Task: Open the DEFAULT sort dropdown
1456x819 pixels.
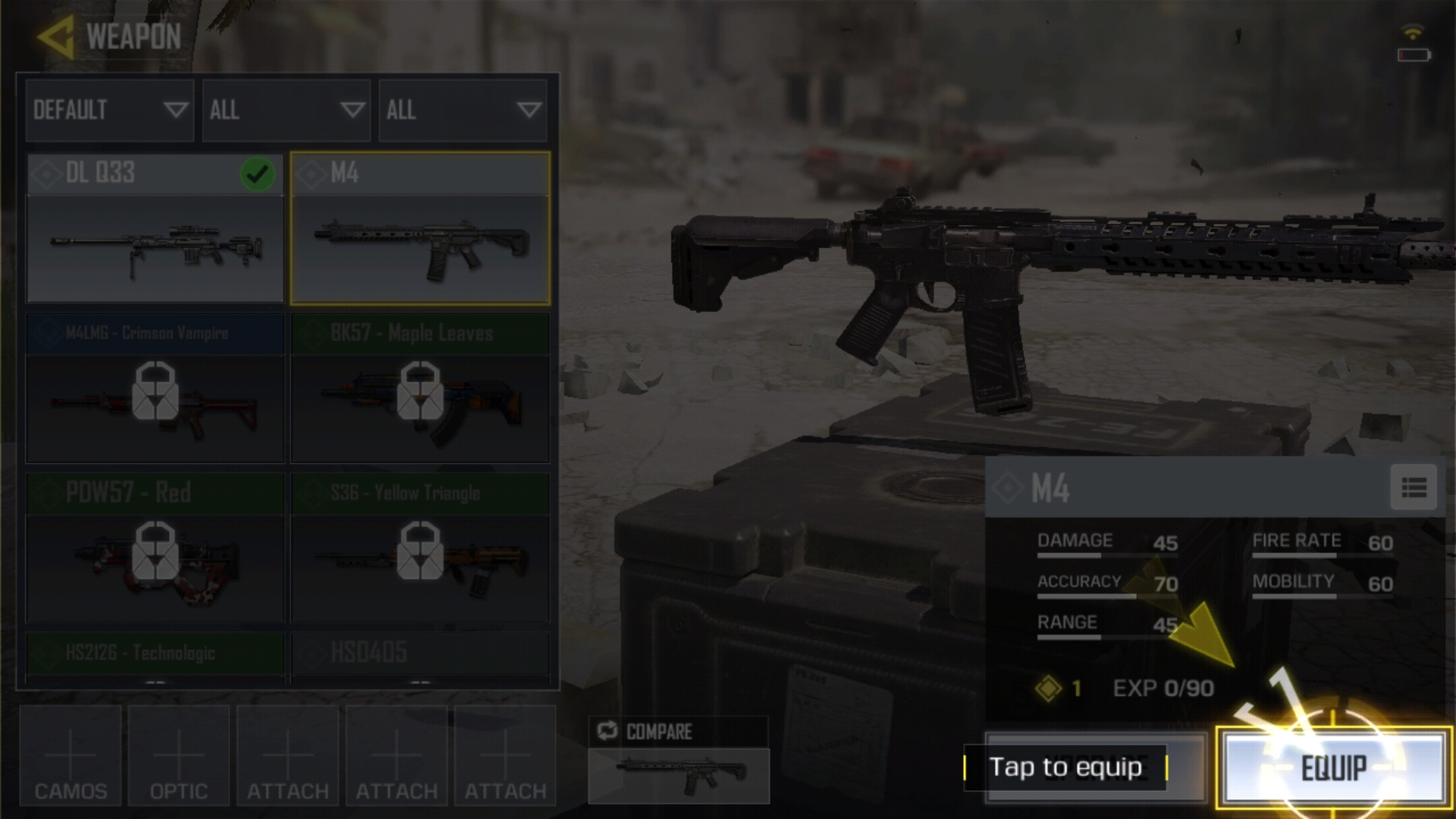Action: point(110,110)
